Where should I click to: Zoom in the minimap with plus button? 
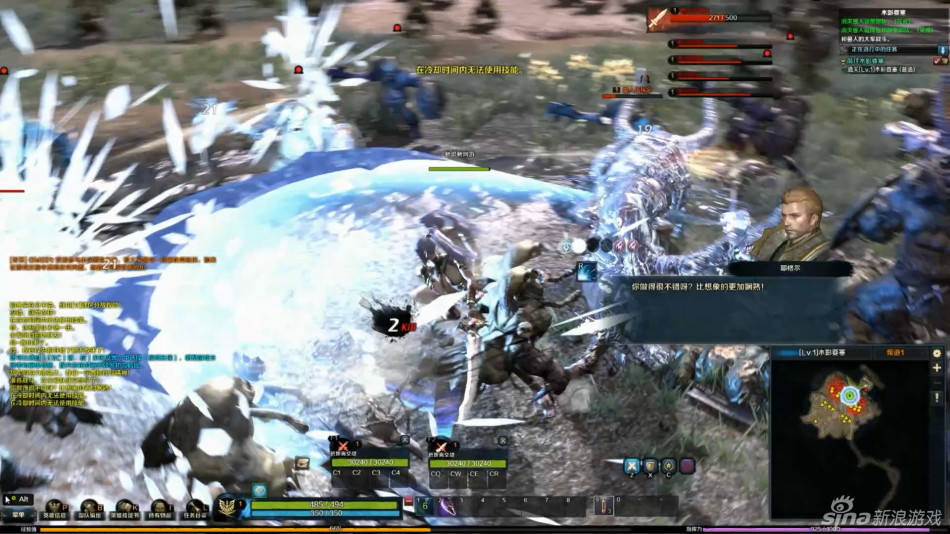pyautogui.click(x=937, y=368)
